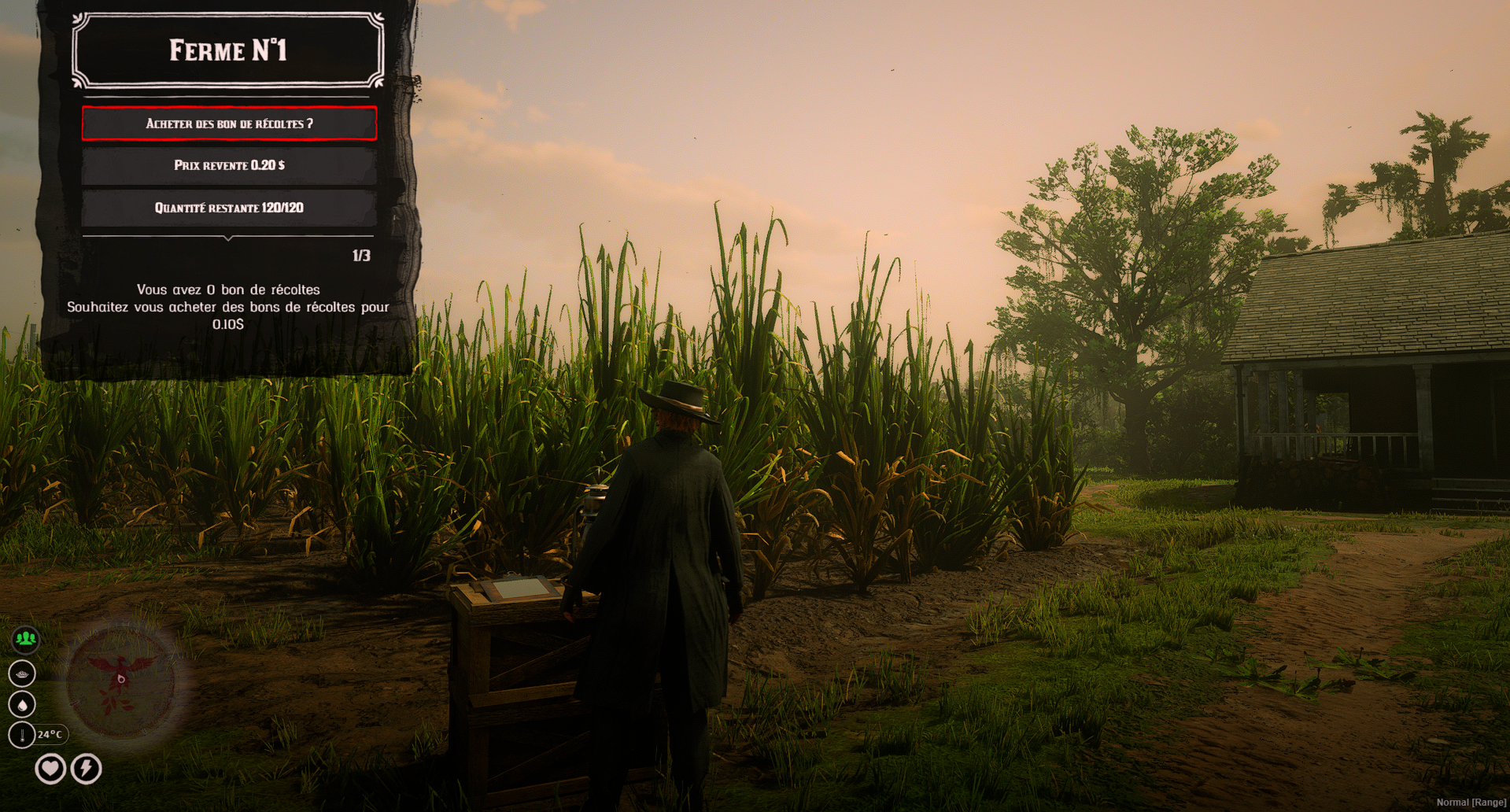Open the green players group icon
This screenshot has width=1510, height=812.
25,639
